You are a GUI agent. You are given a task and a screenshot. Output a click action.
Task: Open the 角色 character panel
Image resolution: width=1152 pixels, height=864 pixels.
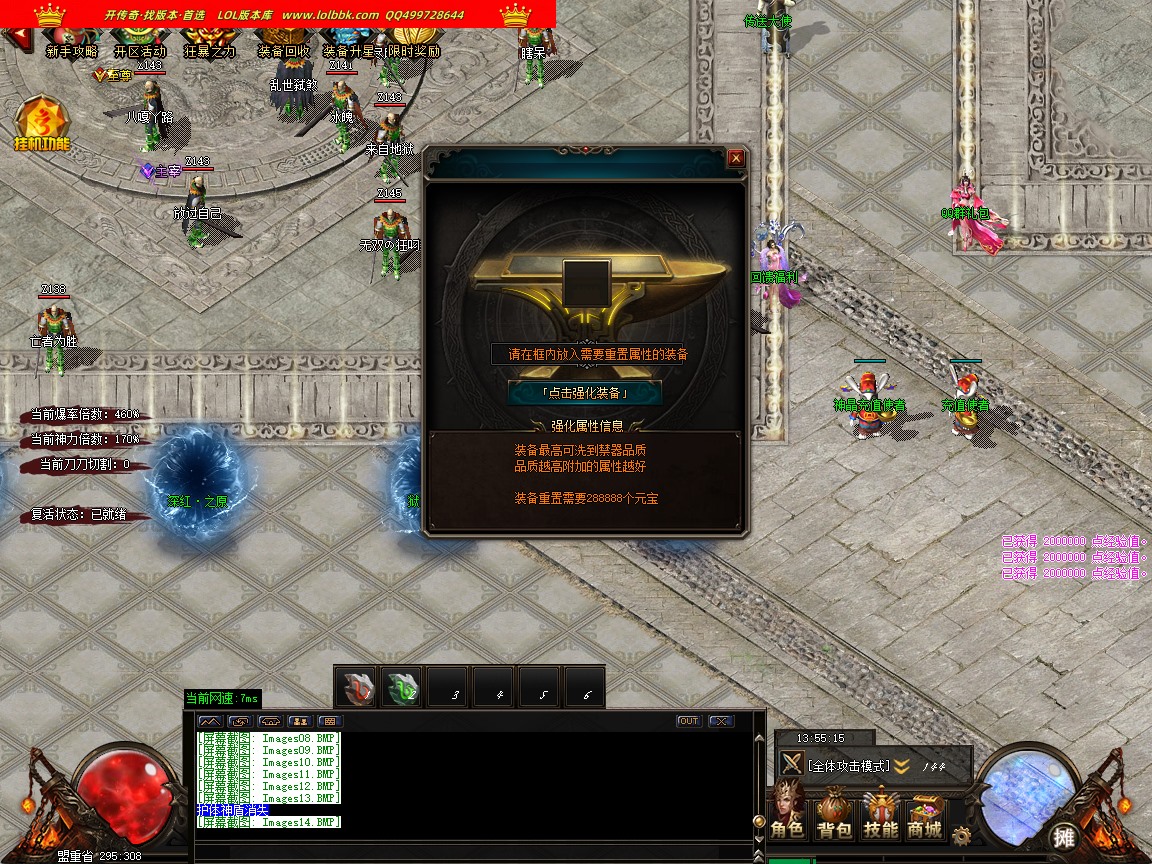(787, 815)
